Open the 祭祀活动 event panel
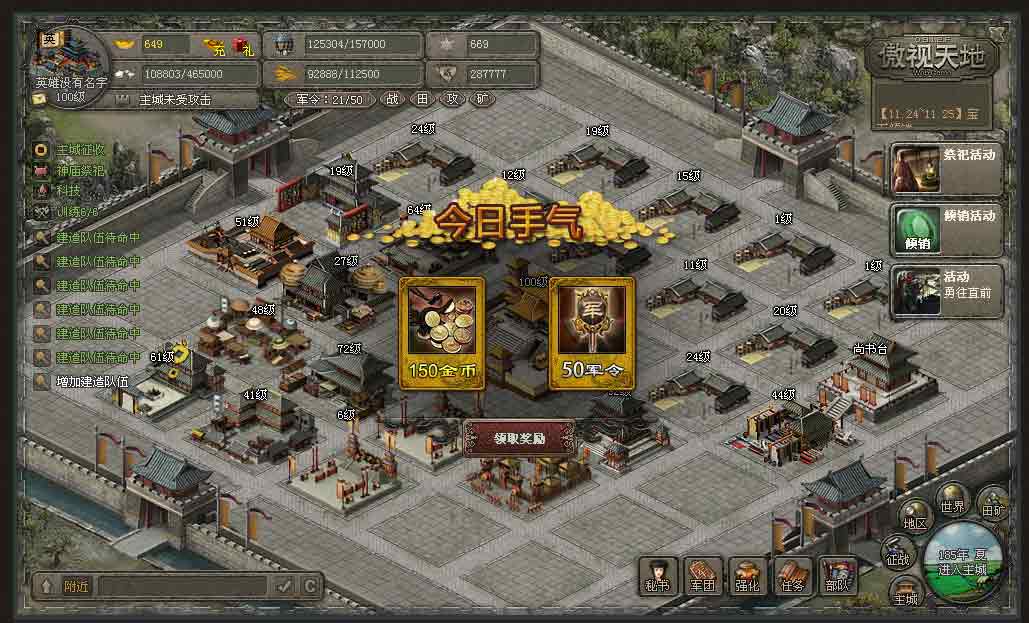This screenshot has height=623, width=1029. 946,169
